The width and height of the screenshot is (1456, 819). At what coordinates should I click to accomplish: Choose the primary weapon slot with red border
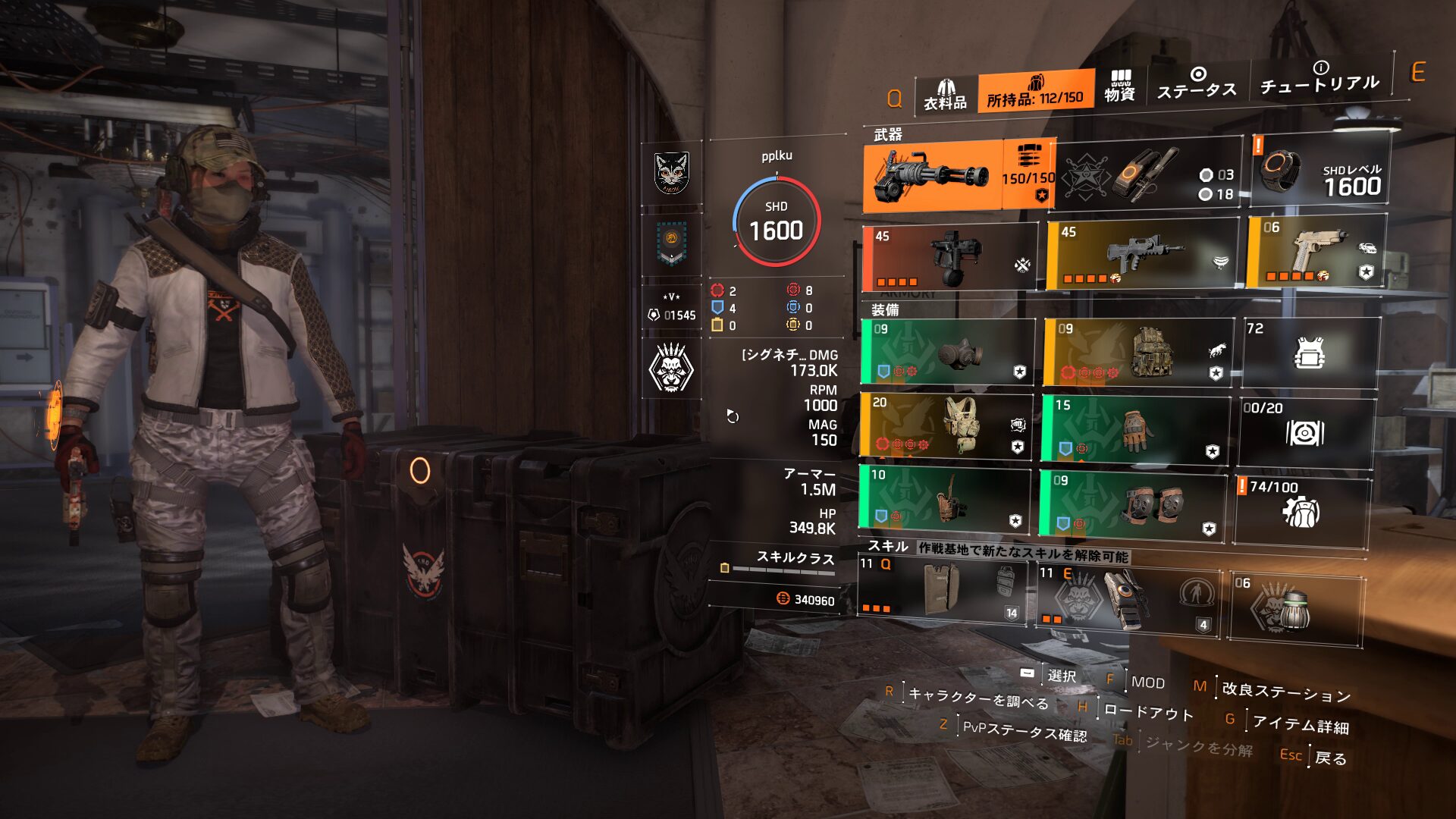949,258
